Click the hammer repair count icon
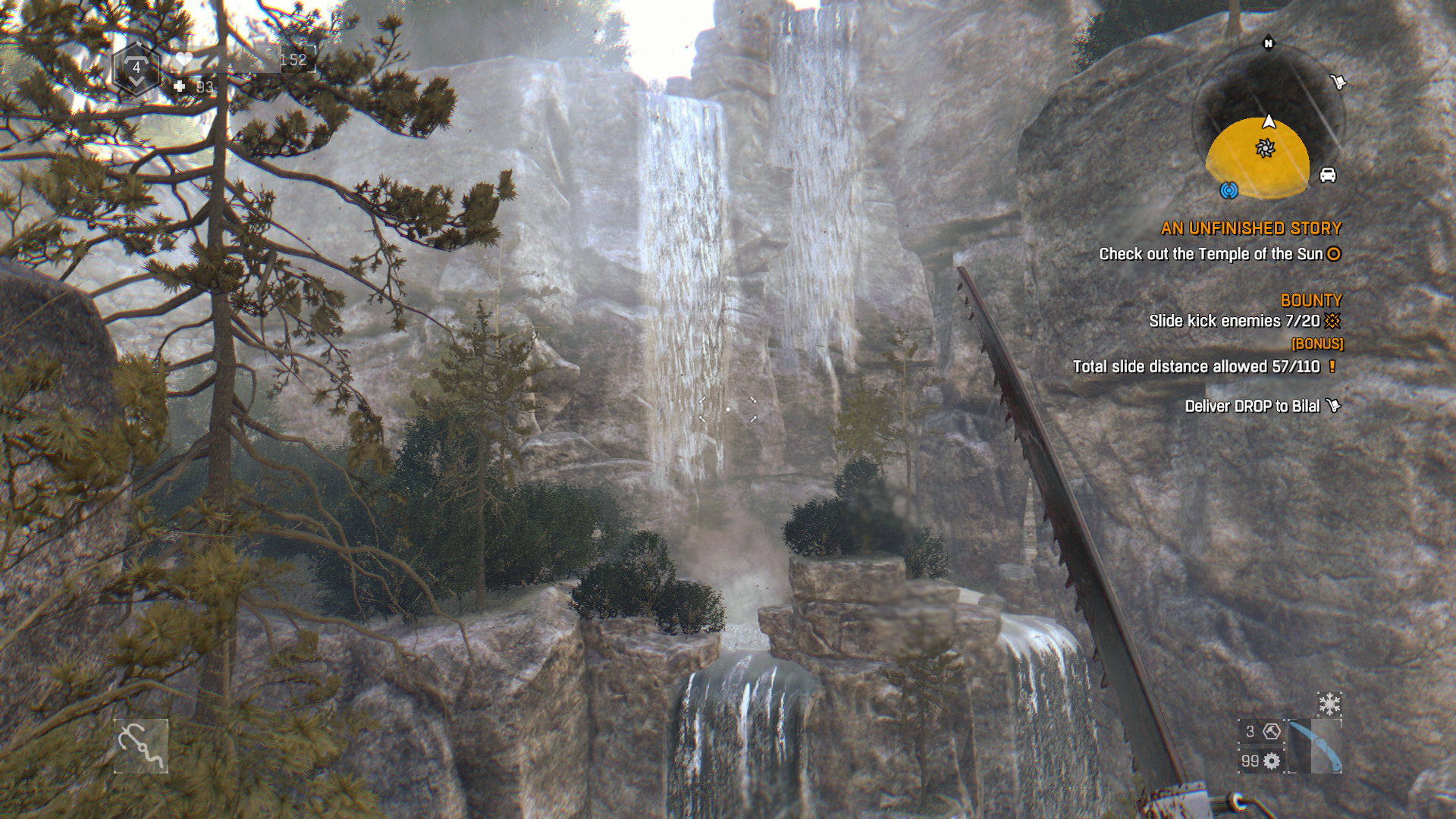 click(x=1272, y=731)
